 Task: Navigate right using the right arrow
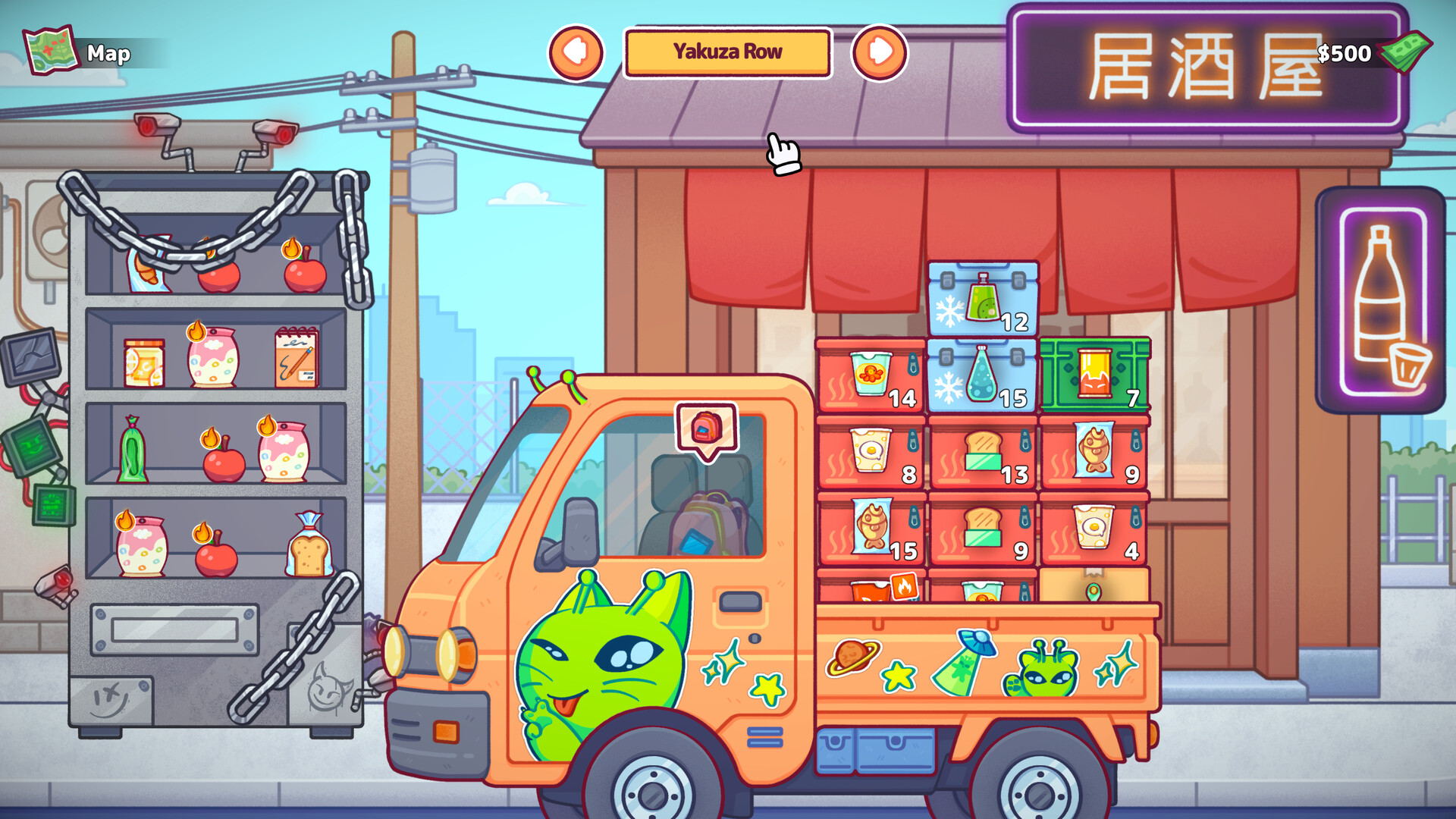(x=880, y=52)
